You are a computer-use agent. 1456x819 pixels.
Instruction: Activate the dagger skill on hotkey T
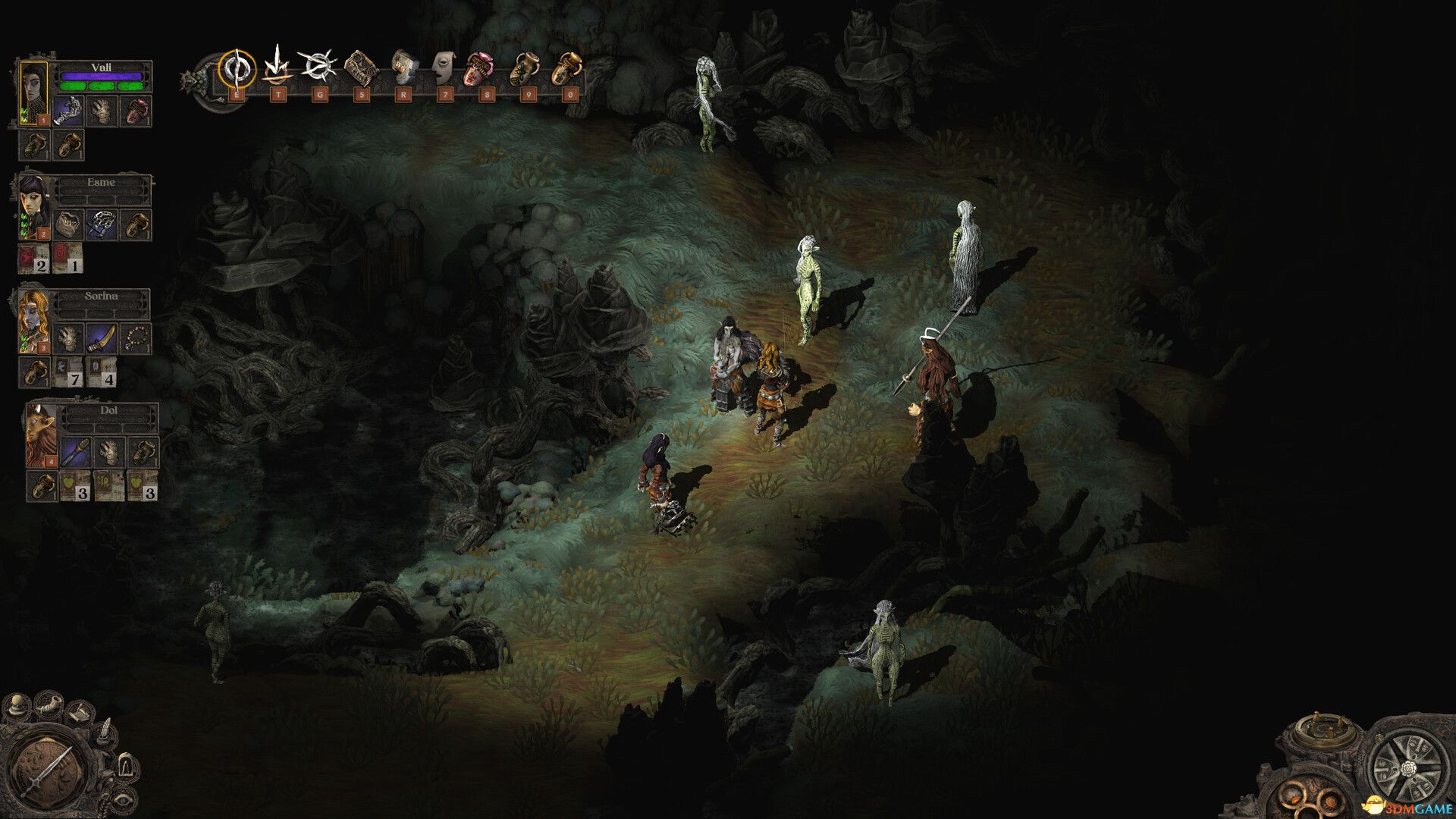tap(278, 70)
